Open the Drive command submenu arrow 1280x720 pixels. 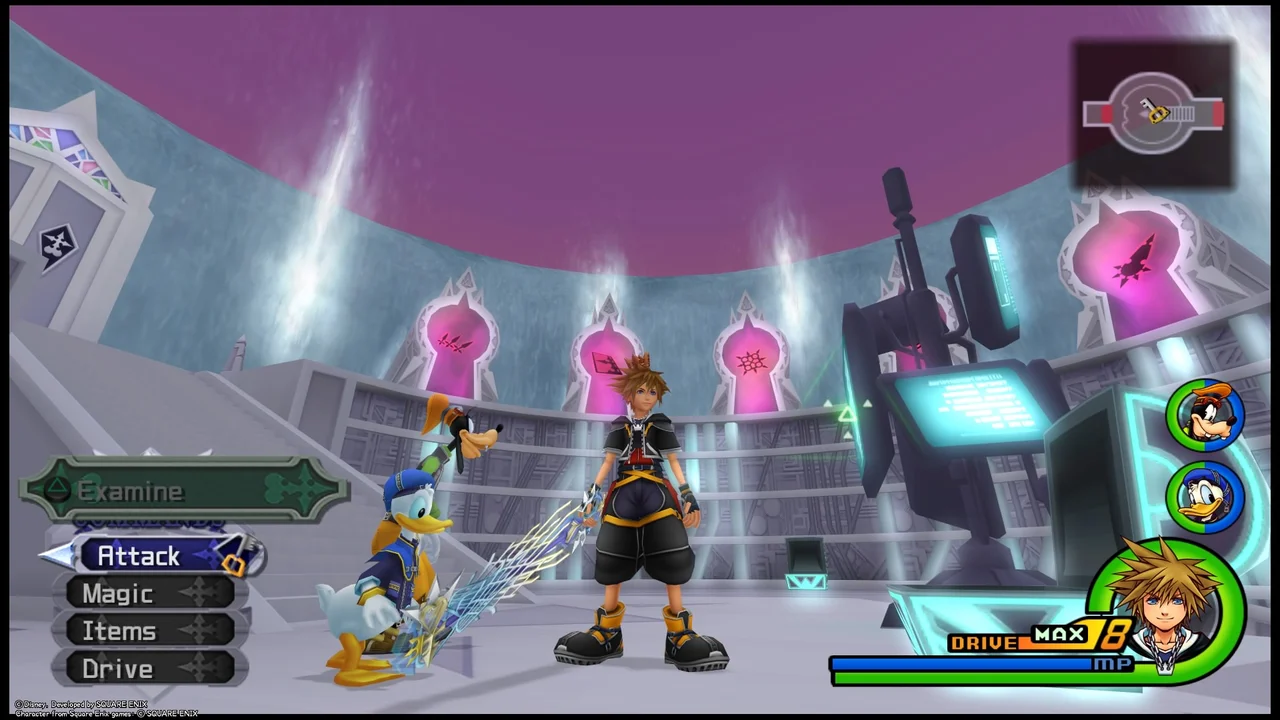click(x=196, y=668)
